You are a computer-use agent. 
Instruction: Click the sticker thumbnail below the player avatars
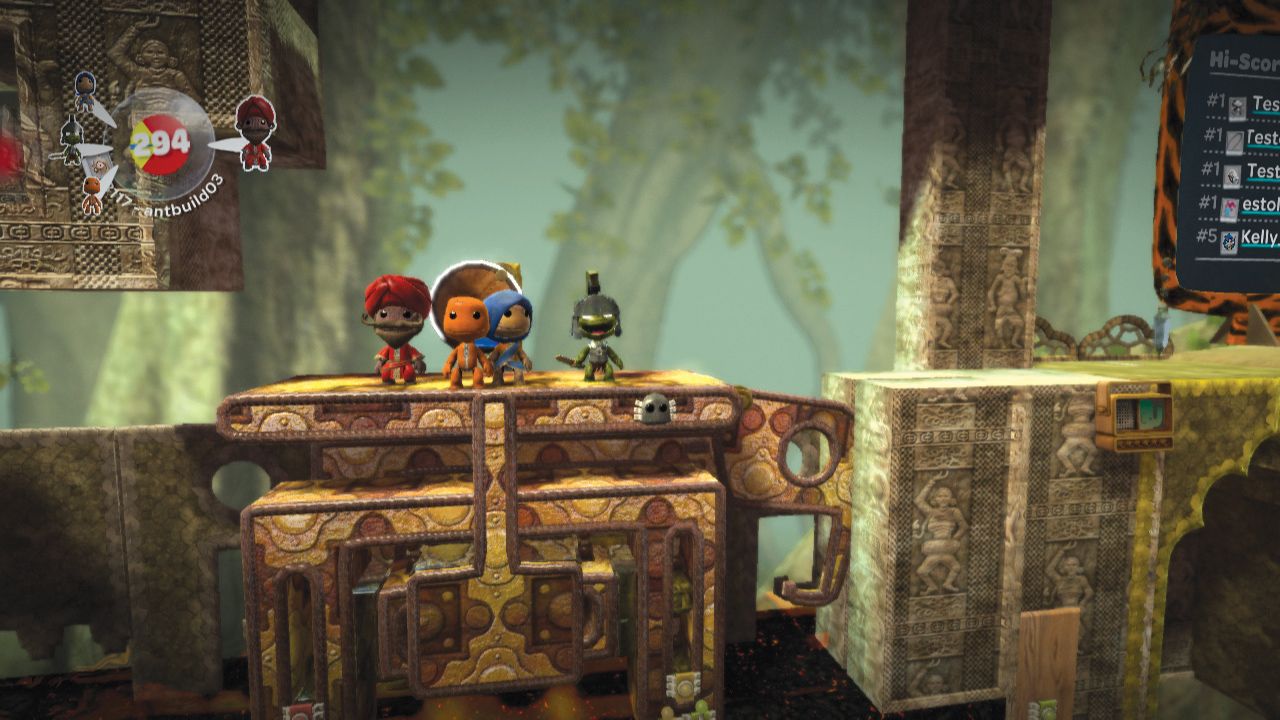tap(99, 162)
